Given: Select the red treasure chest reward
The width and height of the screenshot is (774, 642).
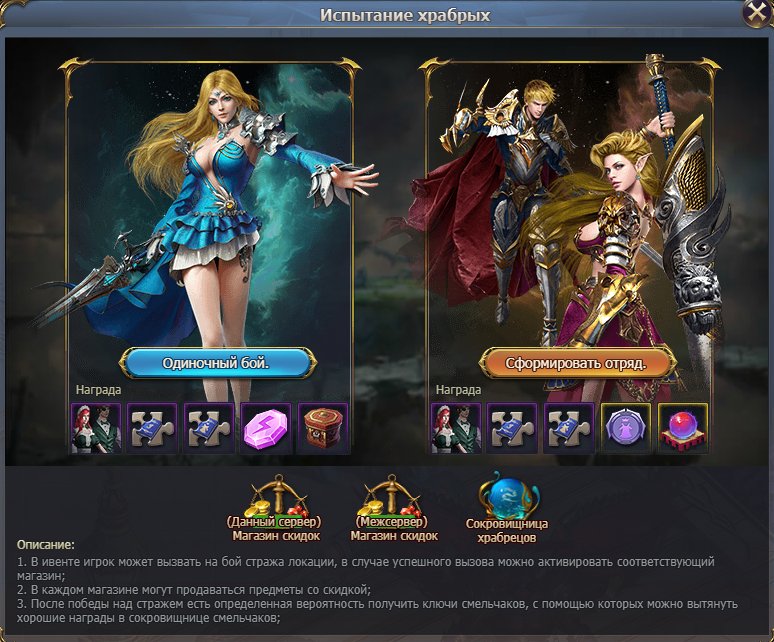Looking at the screenshot, I should click(x=322, y=428).
